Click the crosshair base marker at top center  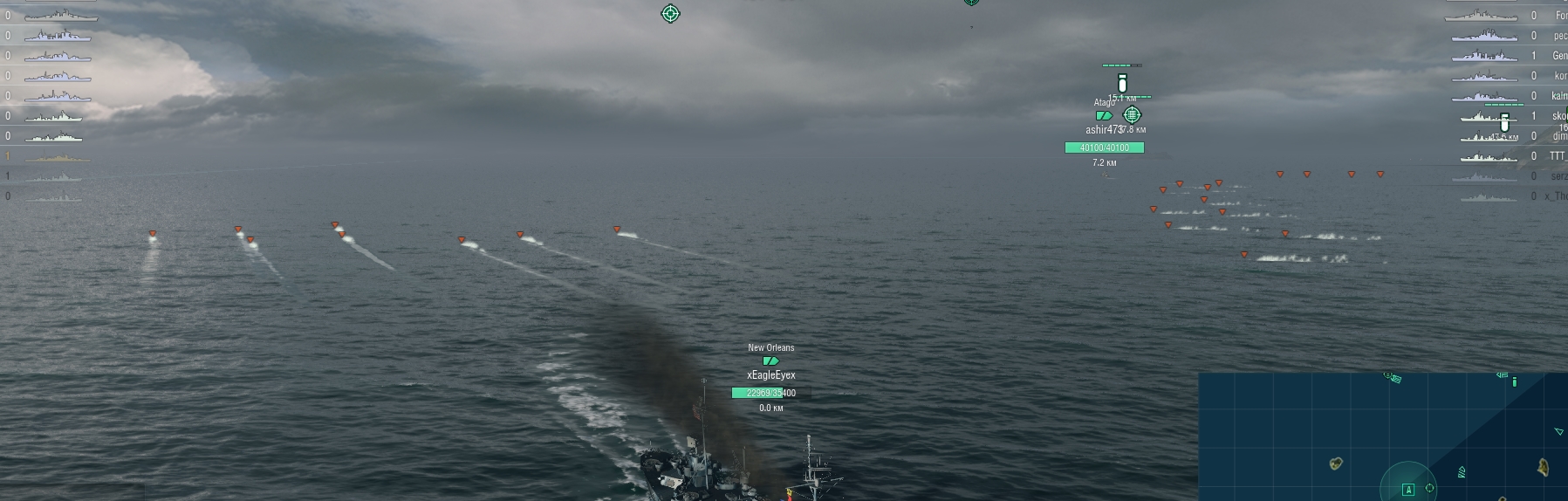pyautogui.click(x=670, y=13)
